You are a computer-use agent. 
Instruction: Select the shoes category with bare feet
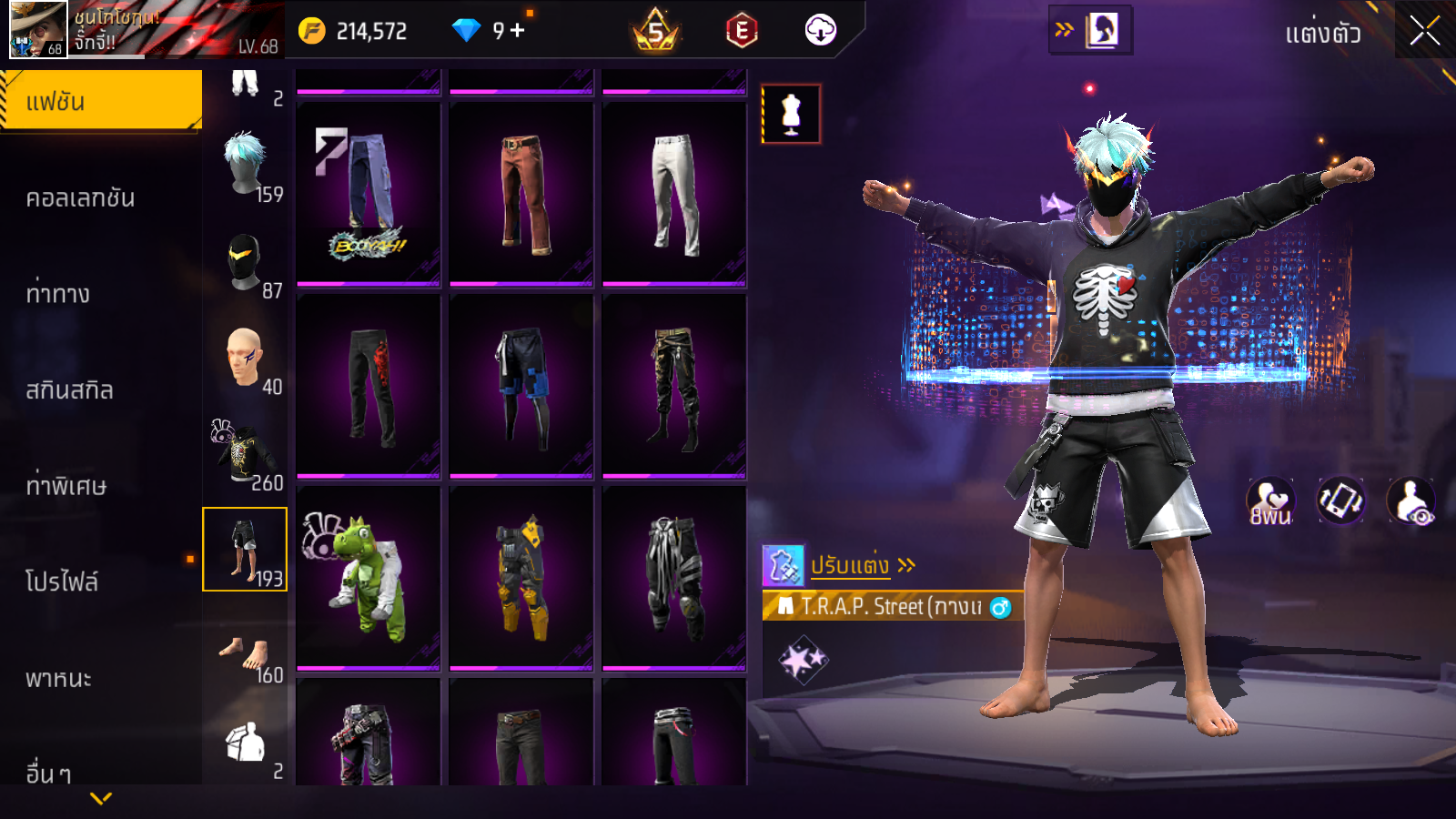[246, 655]
